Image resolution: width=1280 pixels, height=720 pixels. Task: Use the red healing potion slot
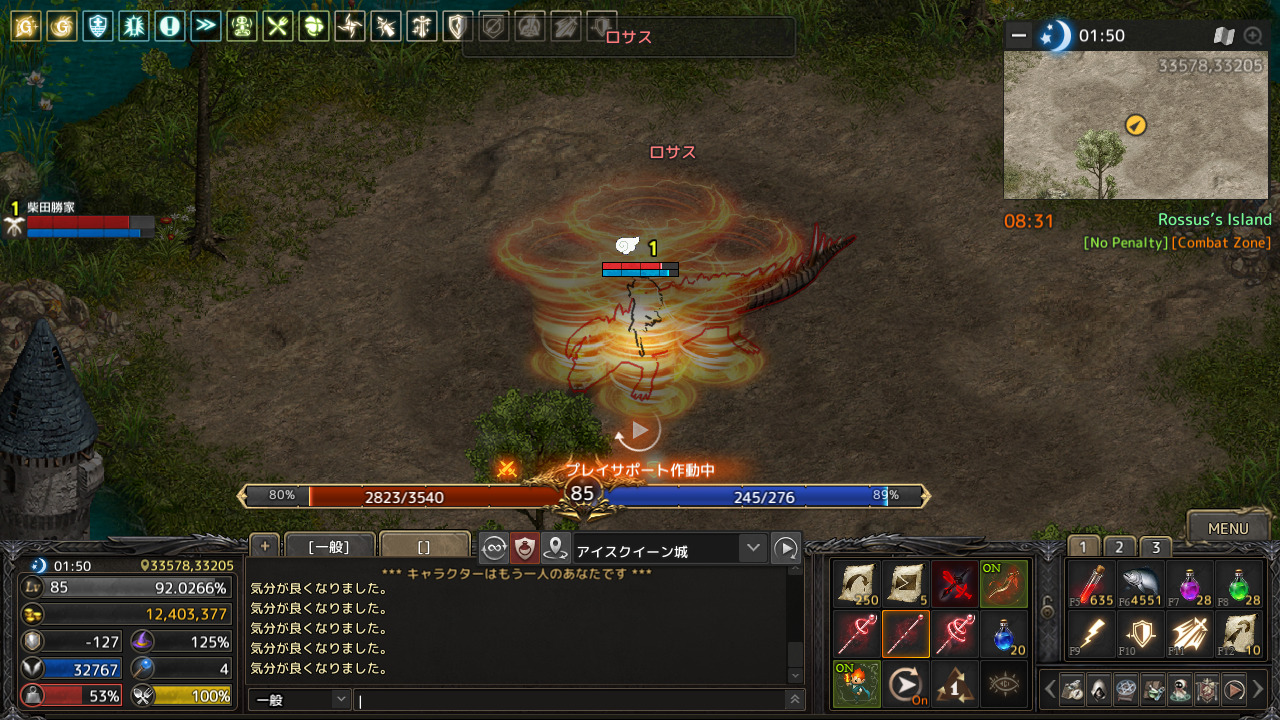coord(1091,584)
